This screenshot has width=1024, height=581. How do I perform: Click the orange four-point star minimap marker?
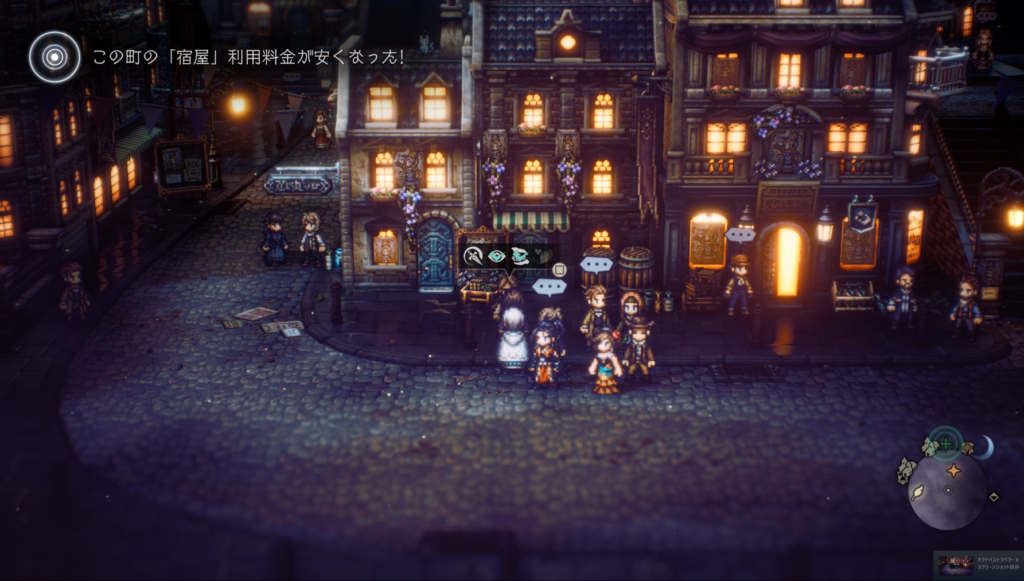[x=953, y=470]
